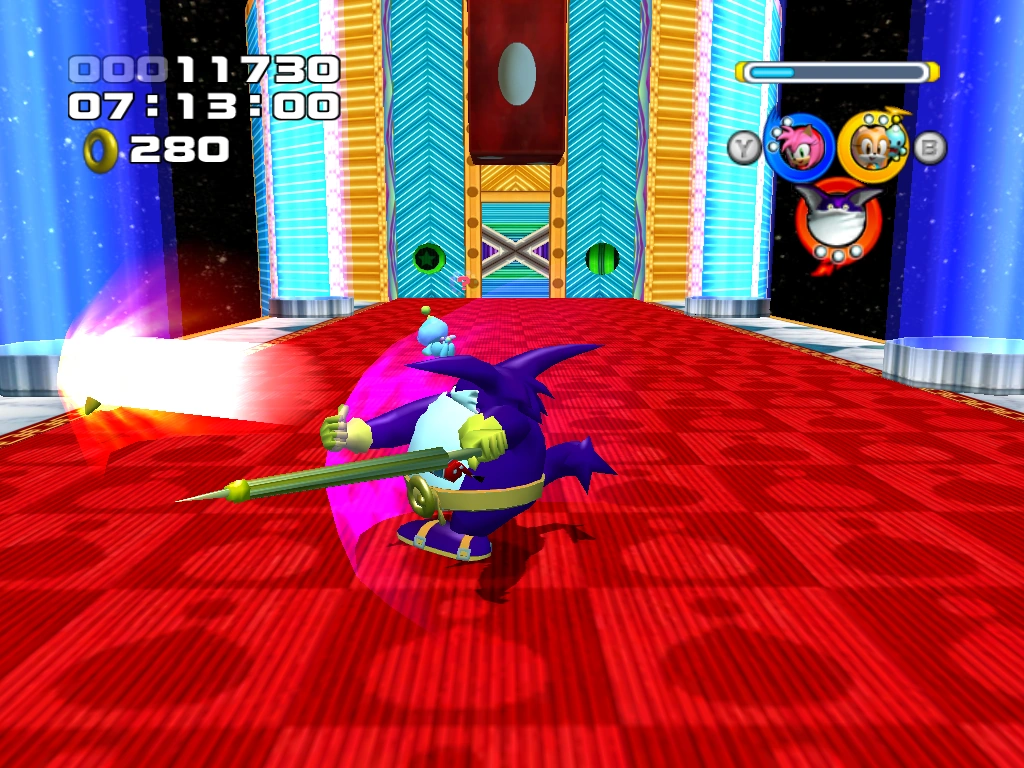Select Amy's character portrait icon
Image resolution: width=1024 pixels, height=768 pixels.
click(x=799, y=147)
